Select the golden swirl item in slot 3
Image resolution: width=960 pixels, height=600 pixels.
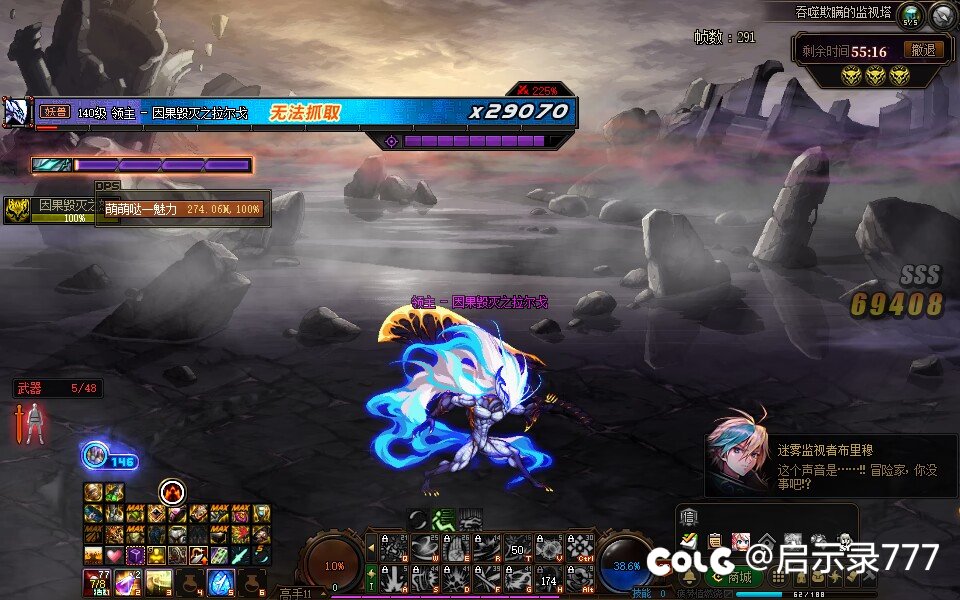pos(158,581)
